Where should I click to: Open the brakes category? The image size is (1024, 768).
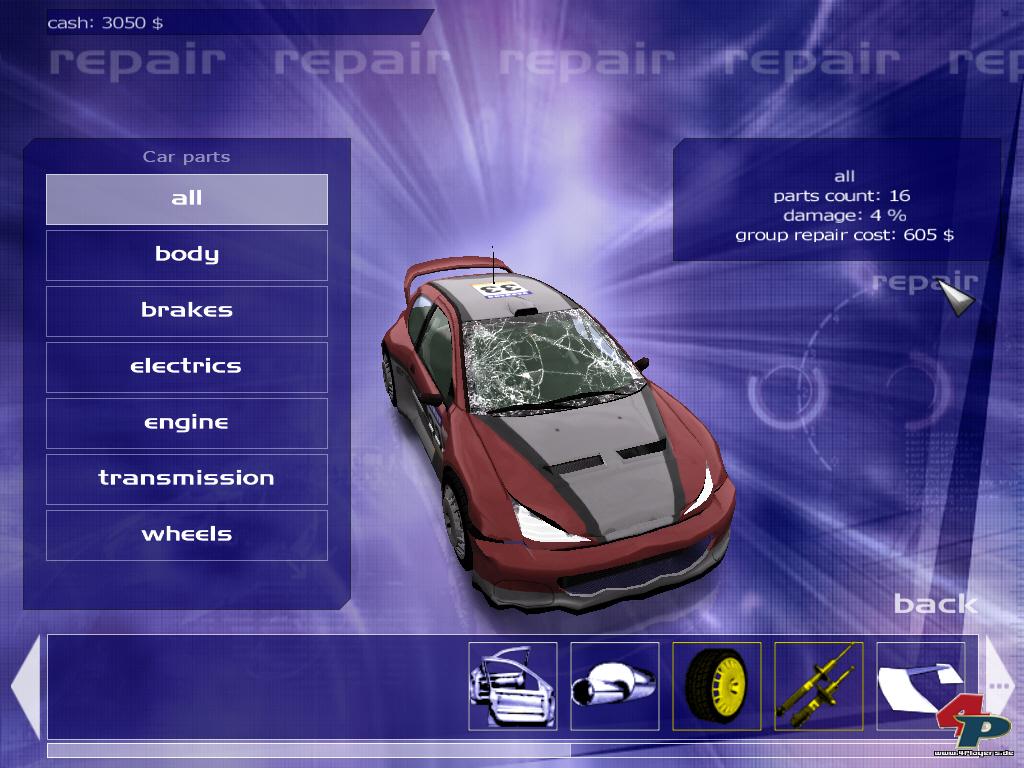pyautogui.click(x=187, y=311)
